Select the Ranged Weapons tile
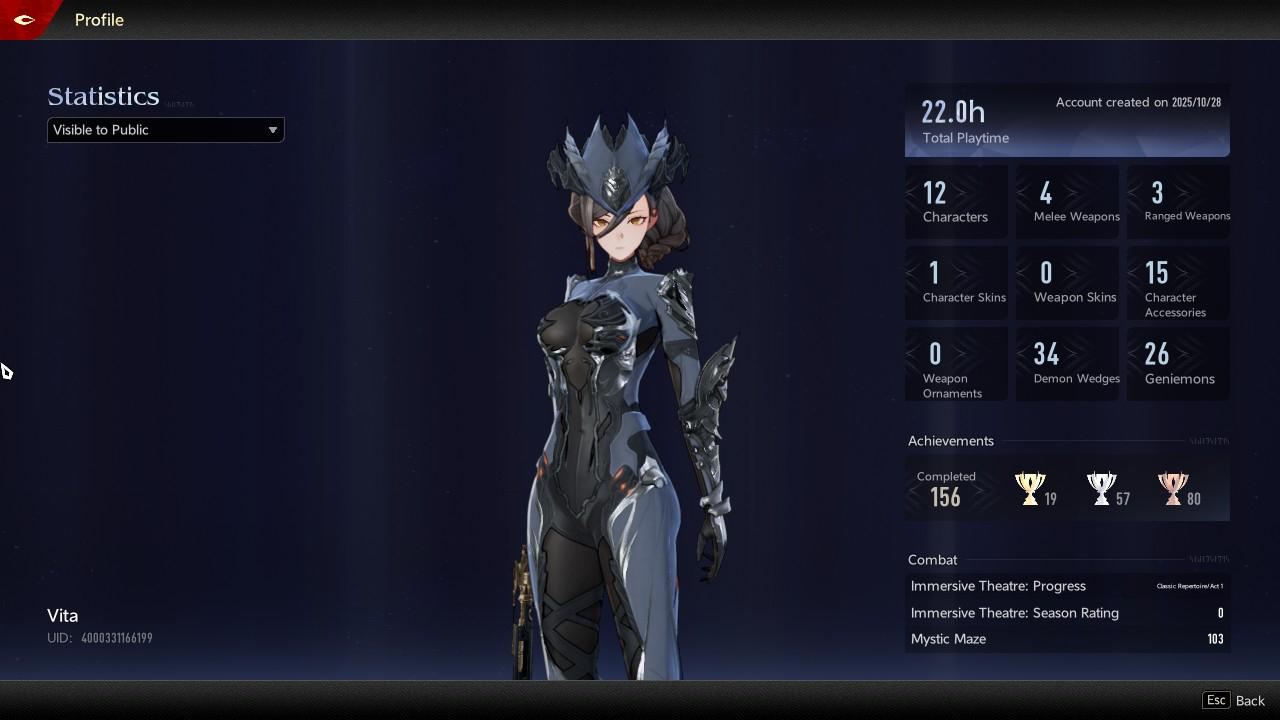Screen dimensions: 1280x720 coord(1178,202)
